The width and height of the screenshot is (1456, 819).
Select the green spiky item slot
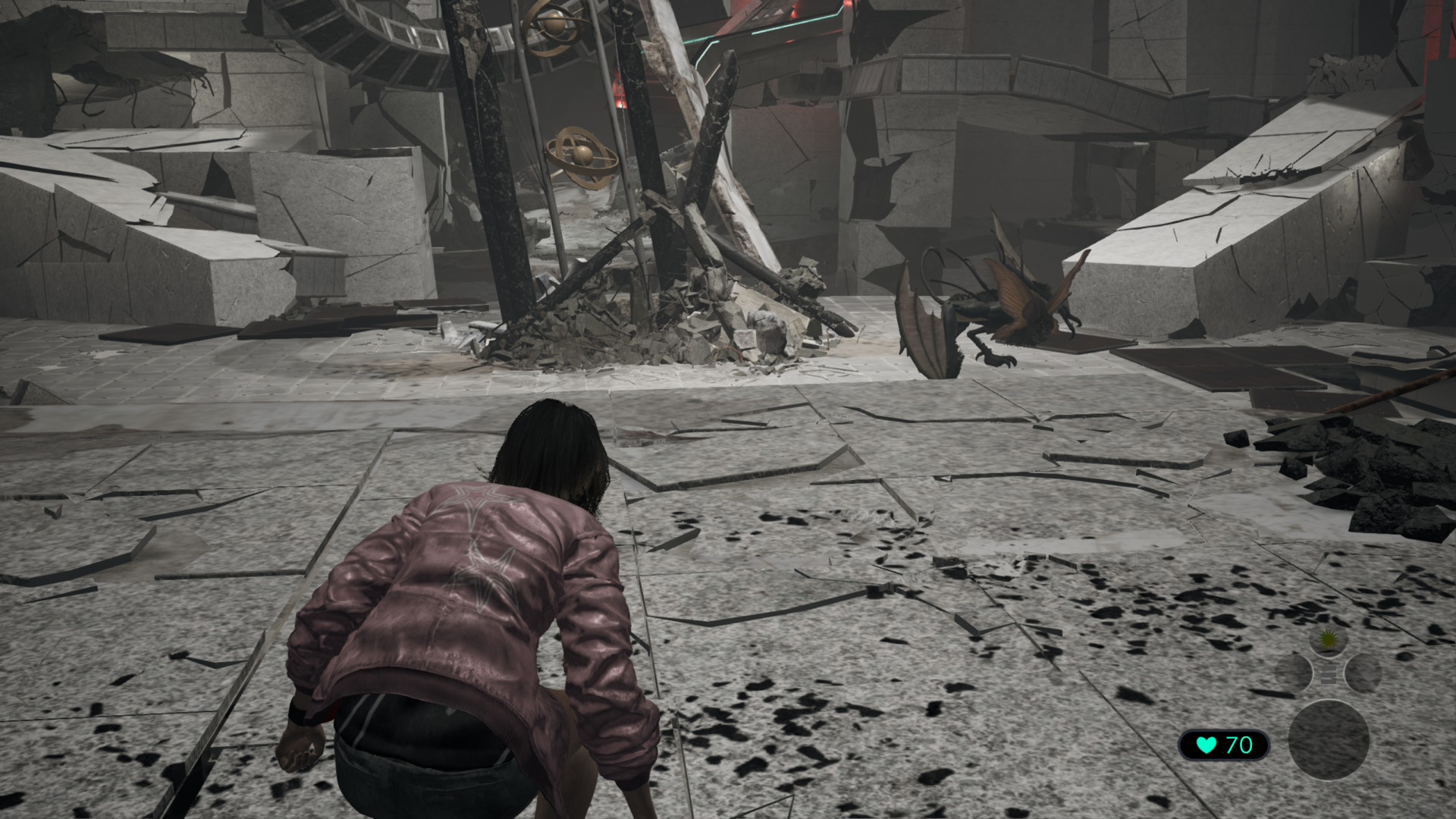click(x=1328, y=641)
